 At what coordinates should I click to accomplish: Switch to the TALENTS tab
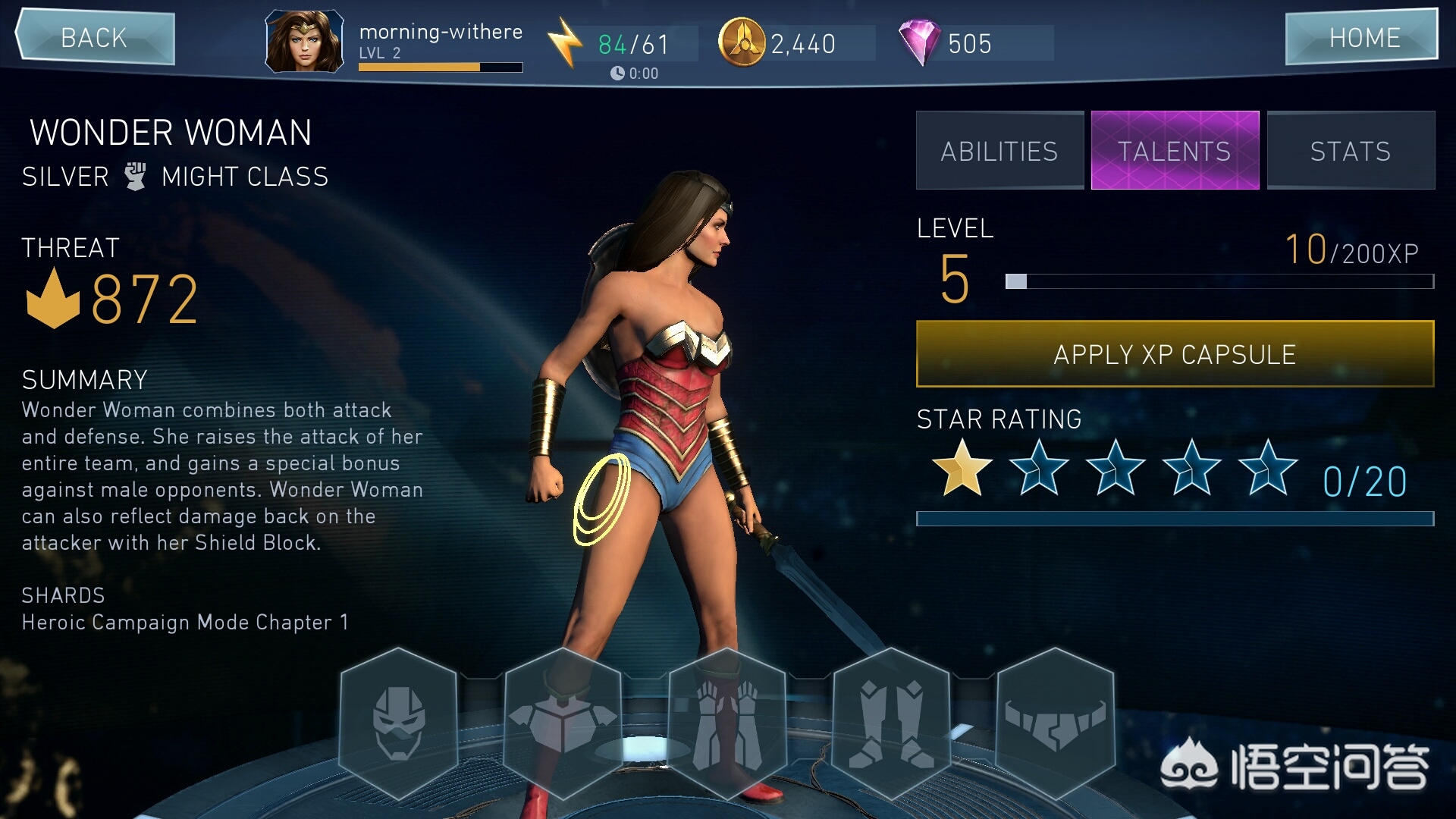pos(1175,151)
